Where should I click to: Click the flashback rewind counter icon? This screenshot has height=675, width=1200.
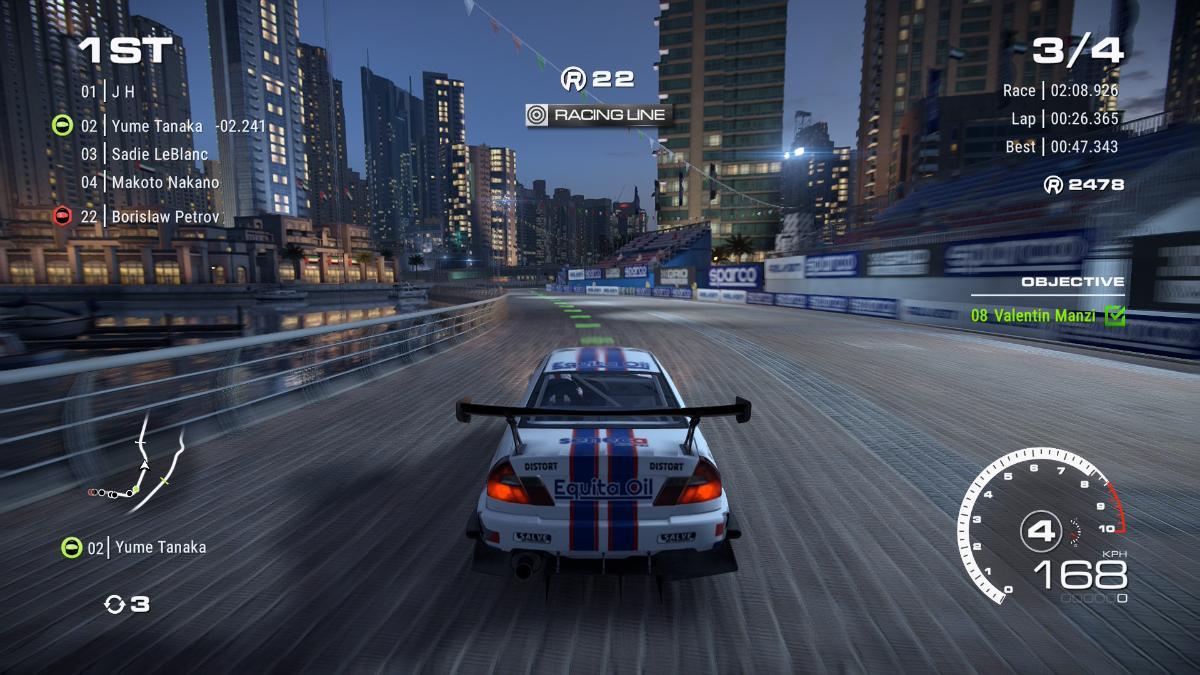[x=115, y=604]
